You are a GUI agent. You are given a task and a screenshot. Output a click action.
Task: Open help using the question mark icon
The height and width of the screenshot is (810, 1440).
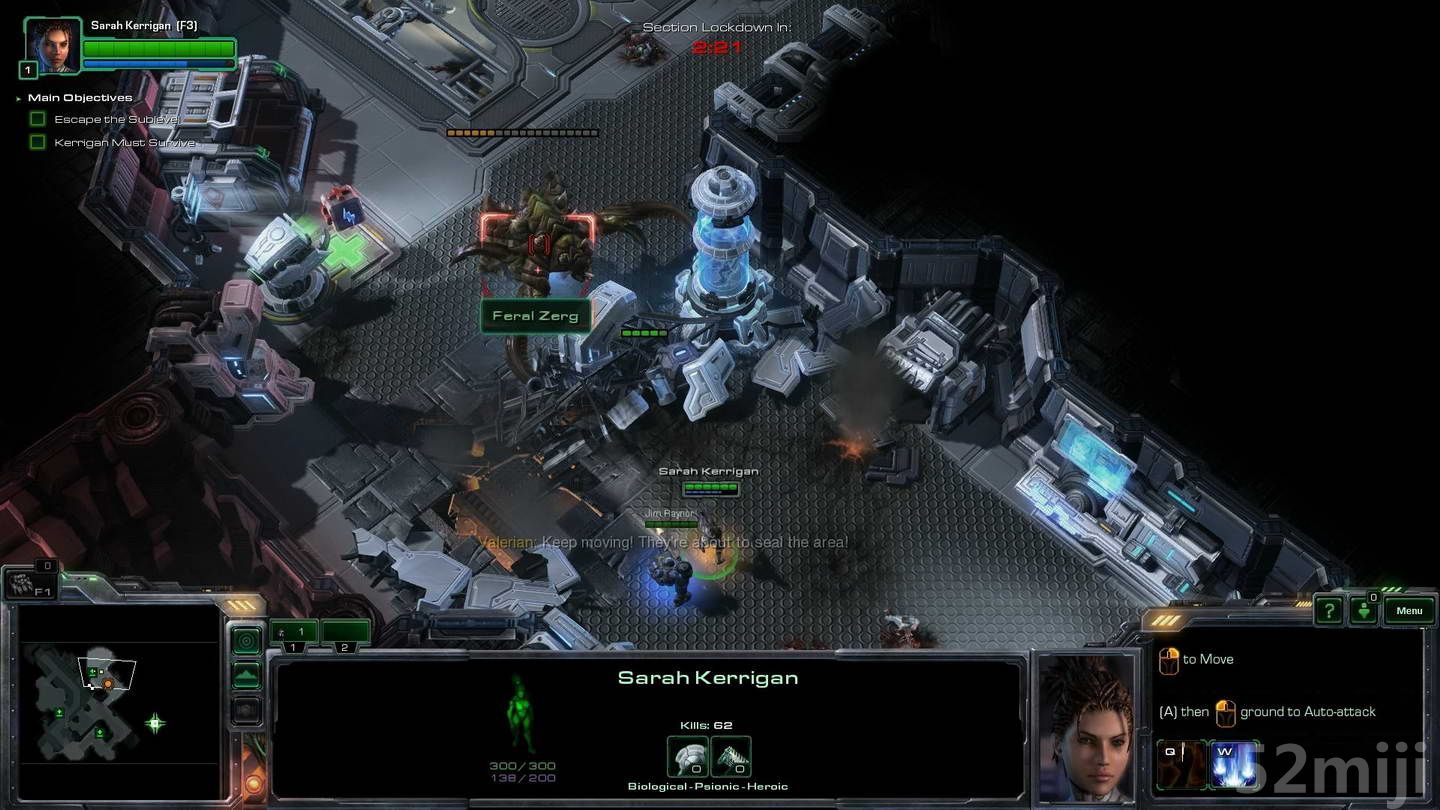(1327, 610)
